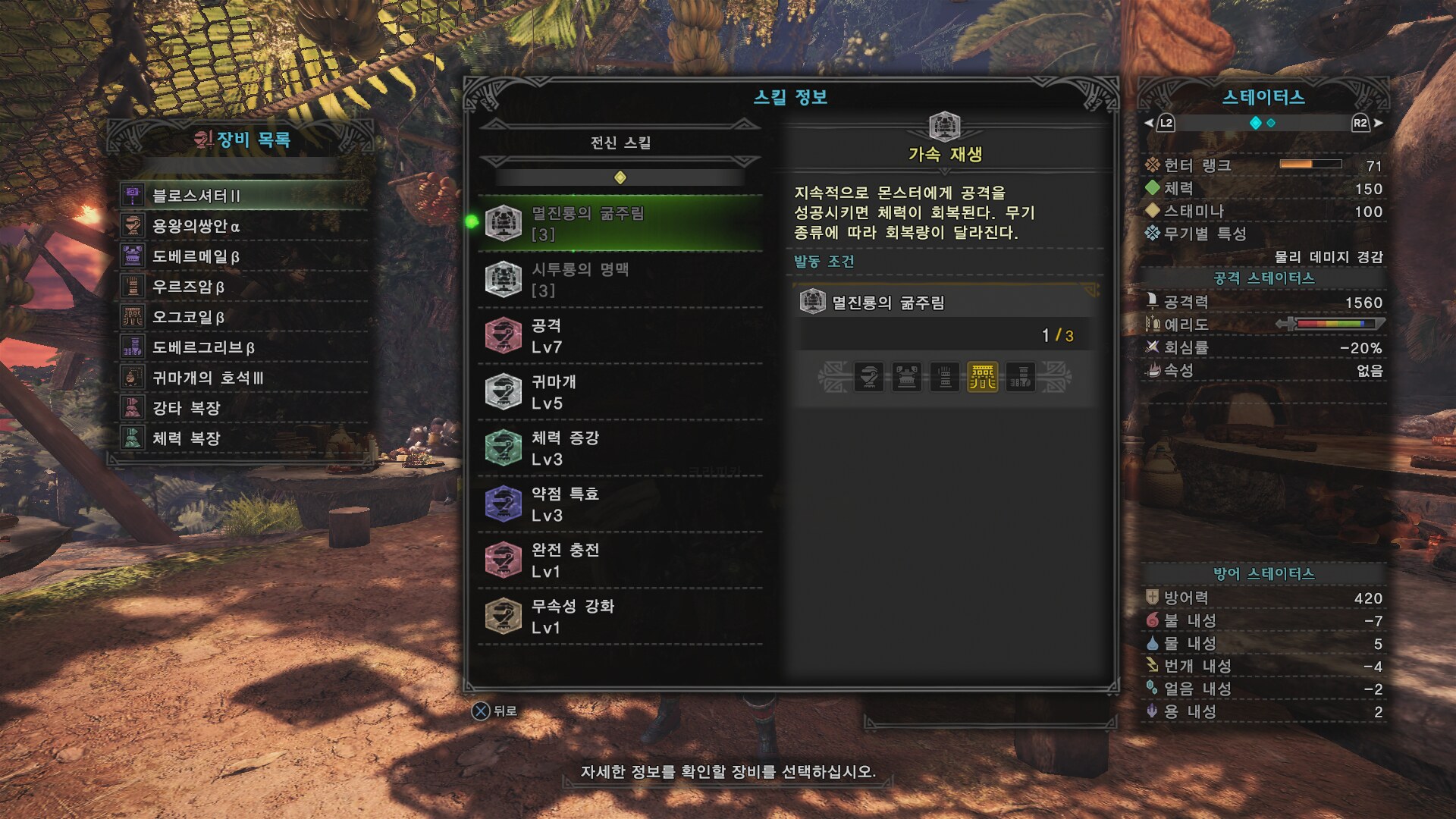Viewport: 1456px width, 819px height.
Task: Go to the next status page arrow
Action: 1378,123
